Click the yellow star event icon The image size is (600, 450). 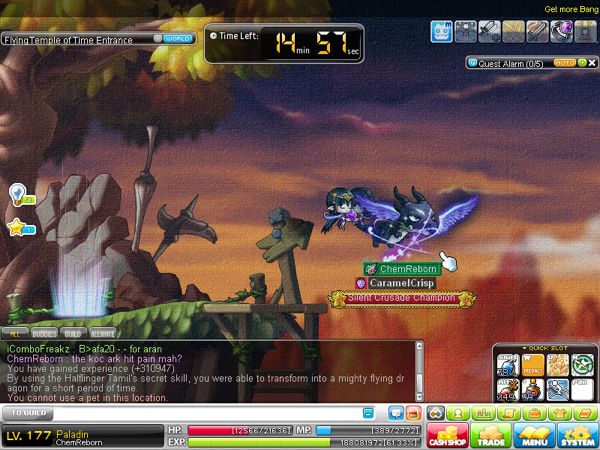pos(17,227)
